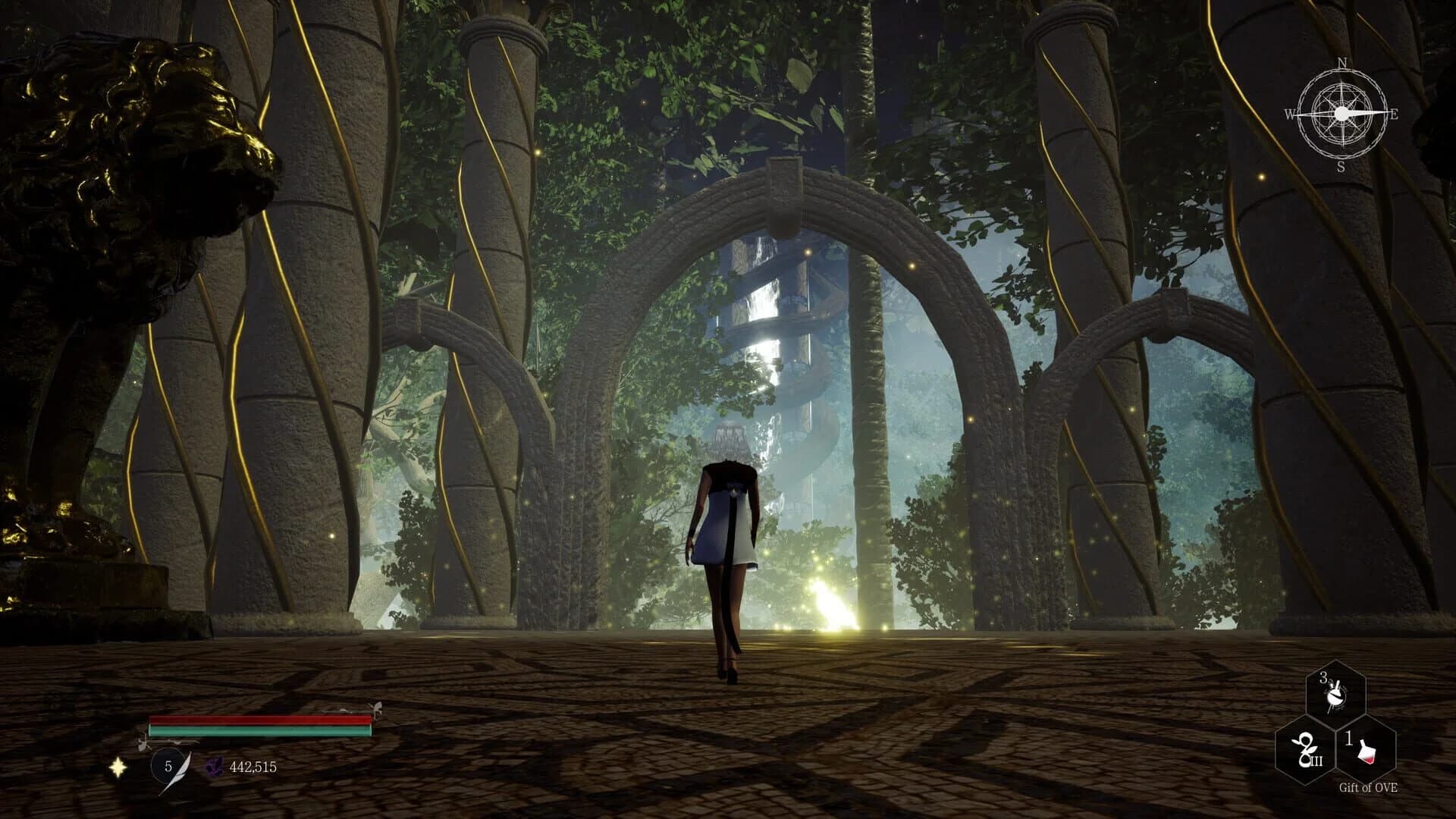
Task: Click the Gift of OVE text label
Action: coord(1369,788)
